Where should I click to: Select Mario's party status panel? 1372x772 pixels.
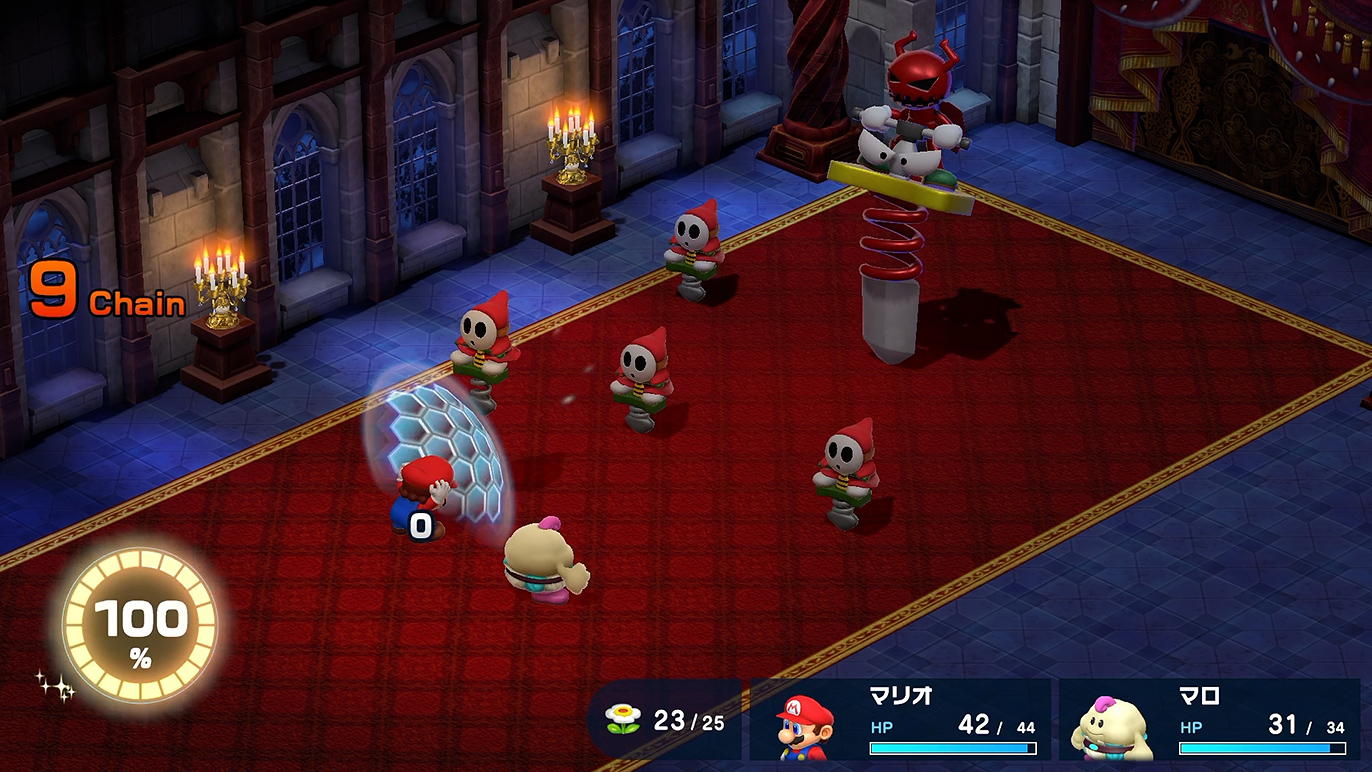pos(901,720)
